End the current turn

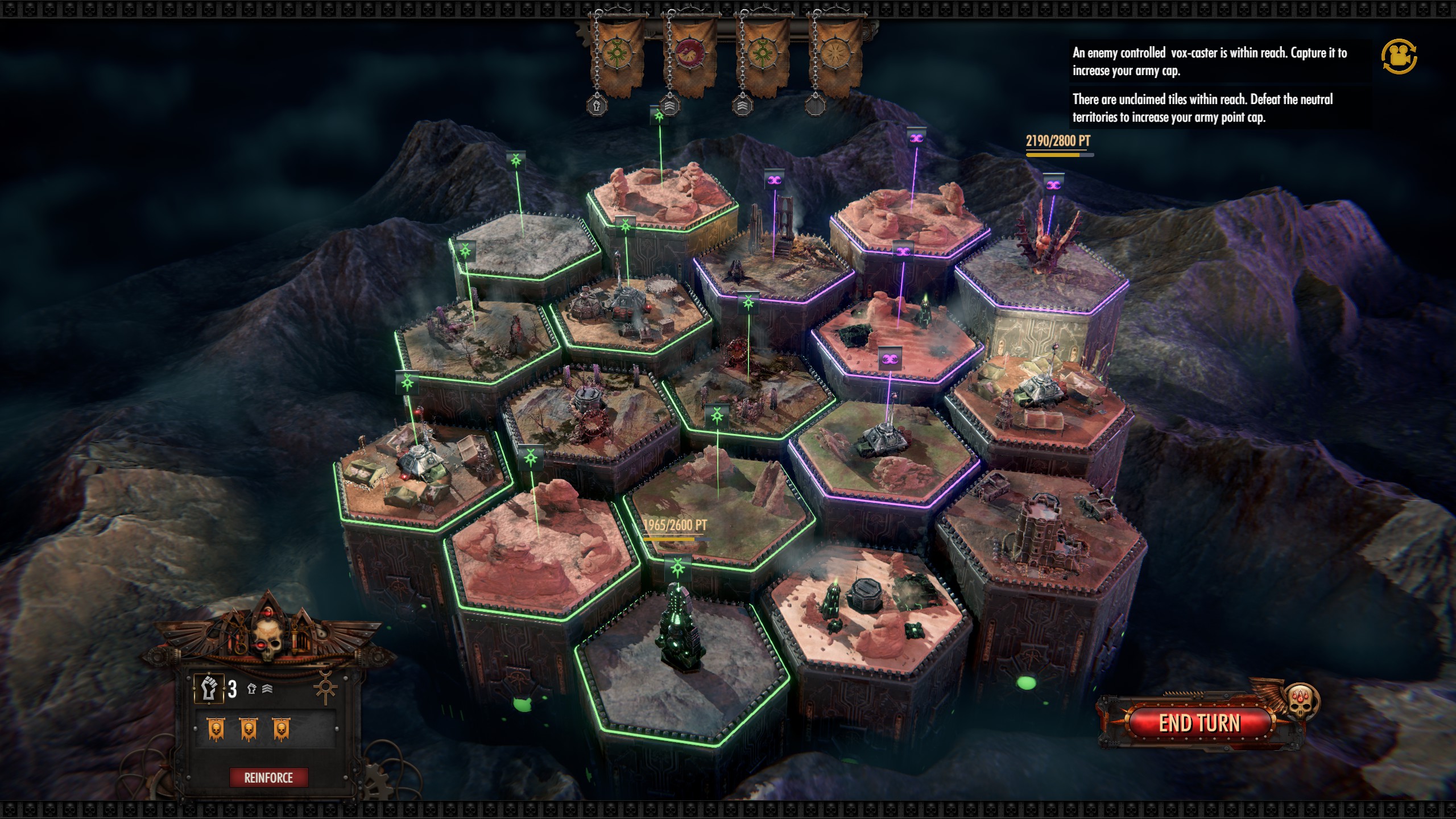(x=1199, y=723)
